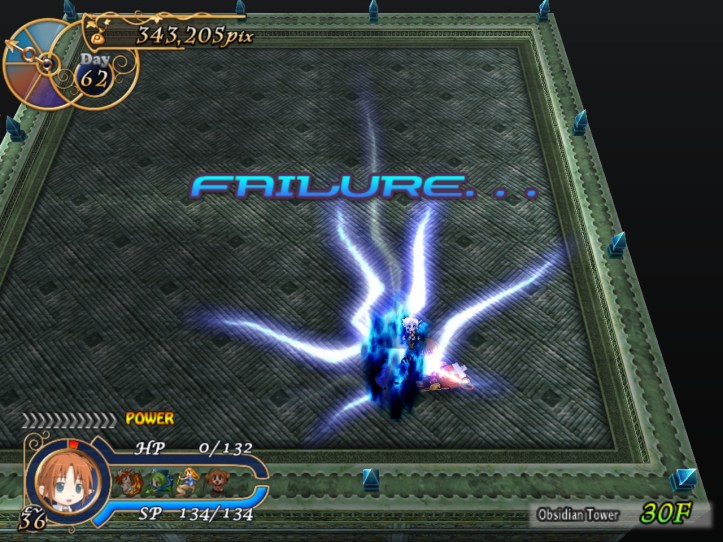This screenshot has height=542, width=723.
Task: Select the red-haired flame skill icon
Action: tap(130, 479)
